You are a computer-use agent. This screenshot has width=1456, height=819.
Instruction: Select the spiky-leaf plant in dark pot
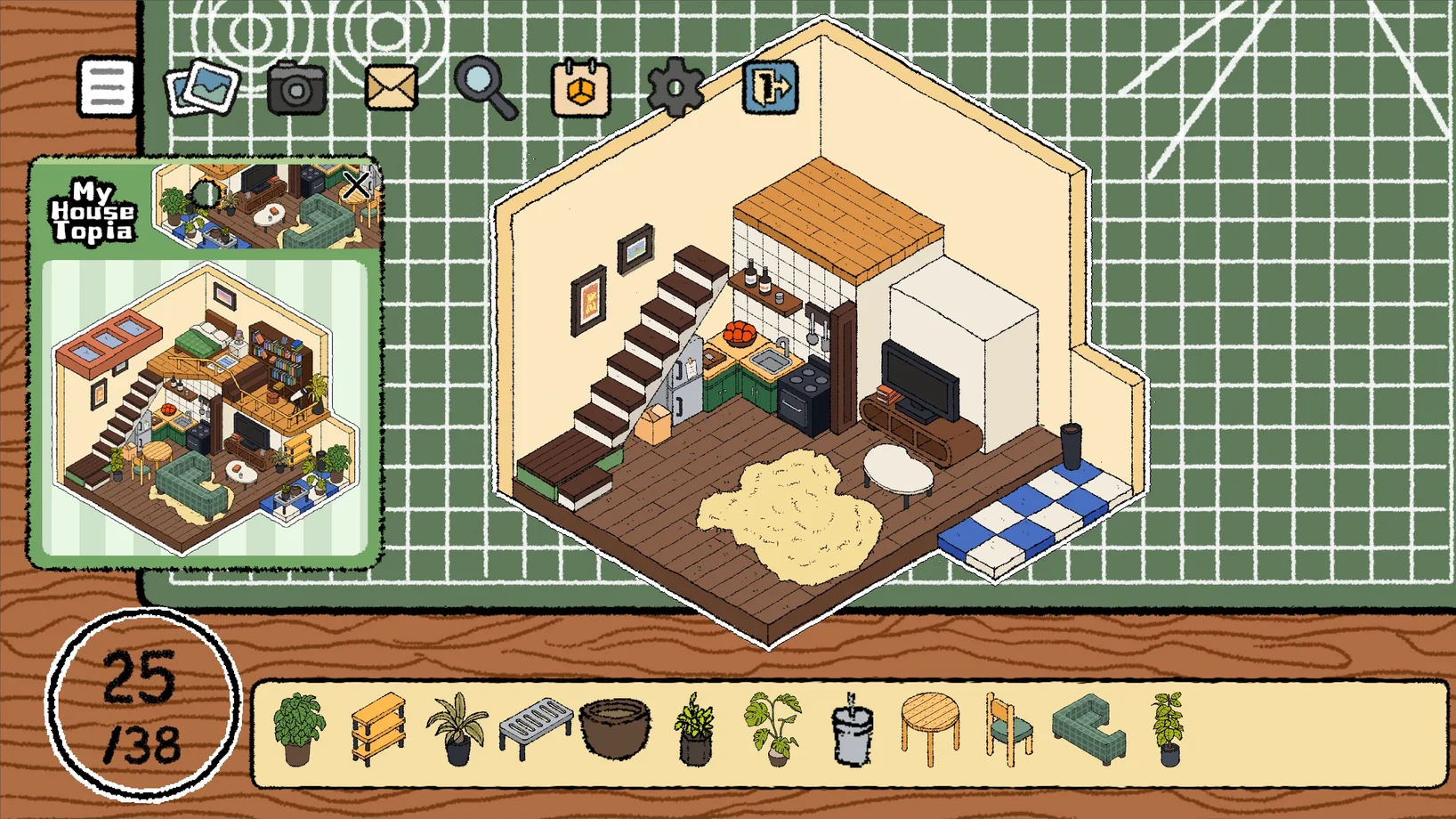click(x=457, y=729)
